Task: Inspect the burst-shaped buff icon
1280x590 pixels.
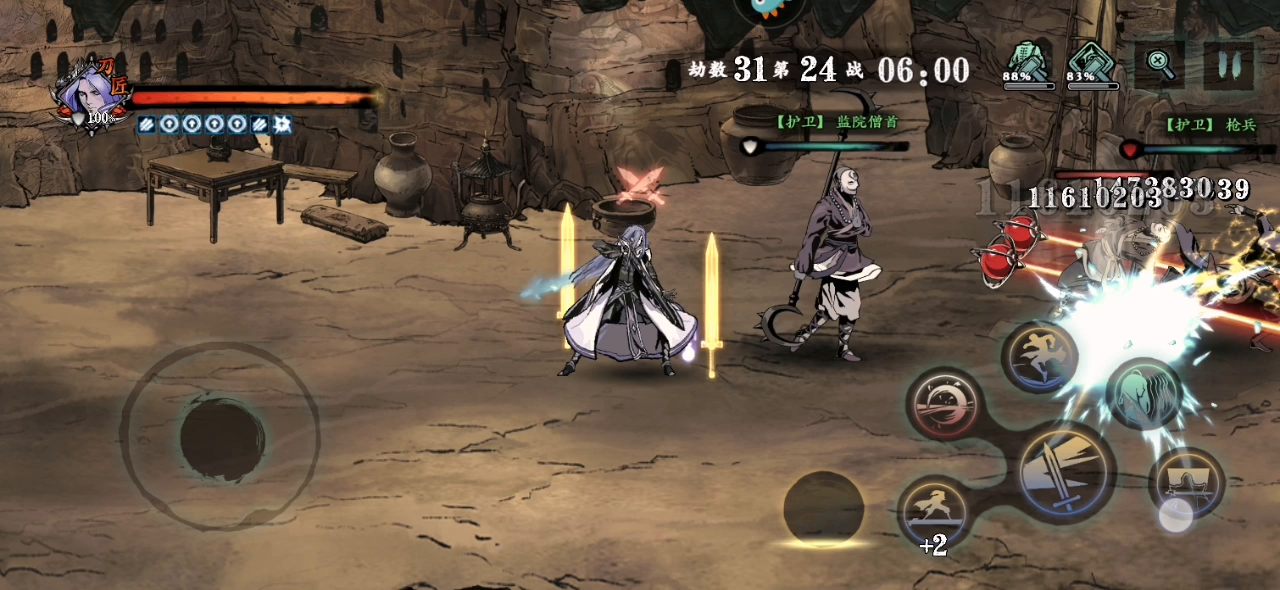Action: [282, 124]
